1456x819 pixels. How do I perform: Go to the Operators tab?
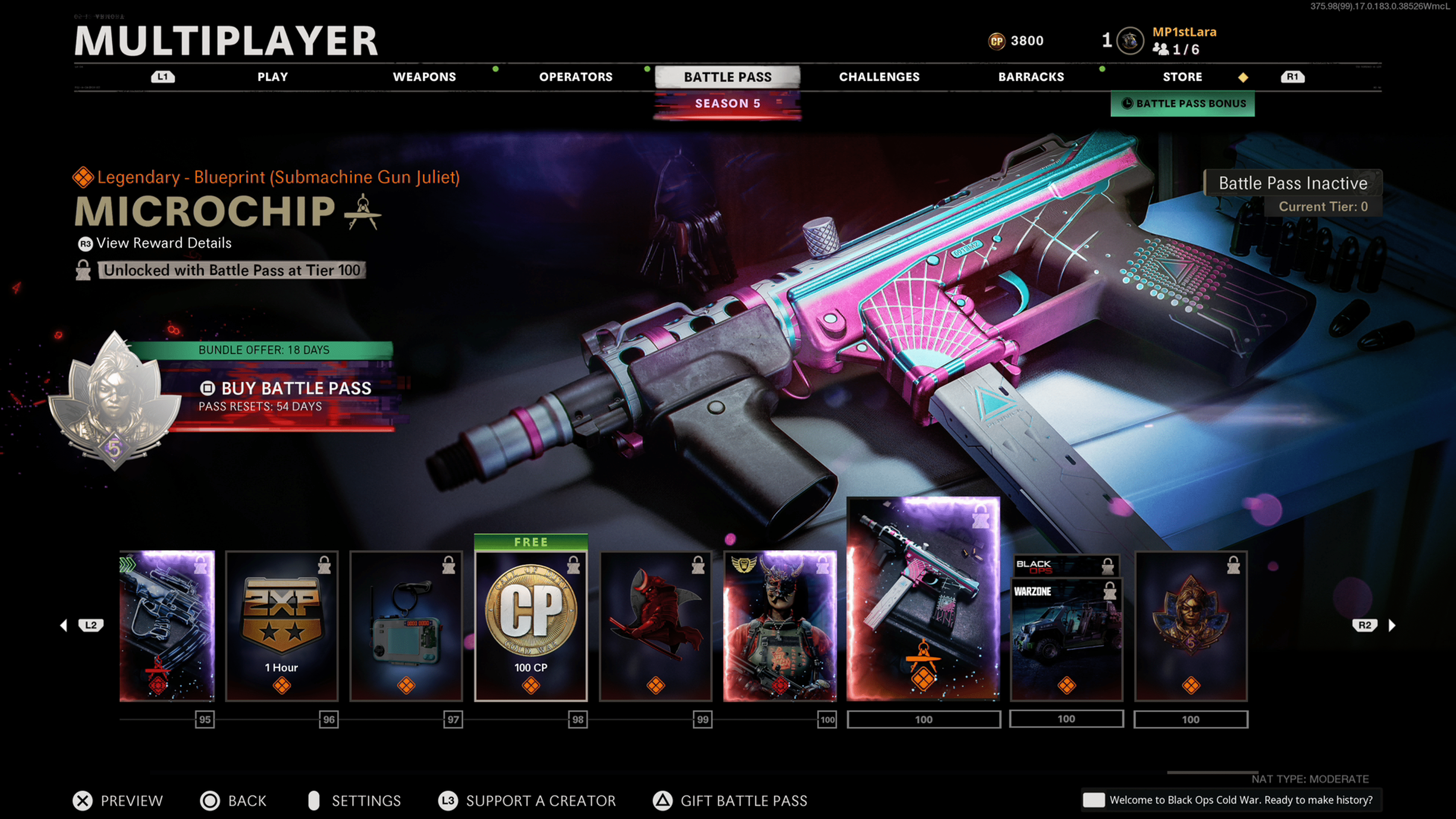tap(576, 77)
